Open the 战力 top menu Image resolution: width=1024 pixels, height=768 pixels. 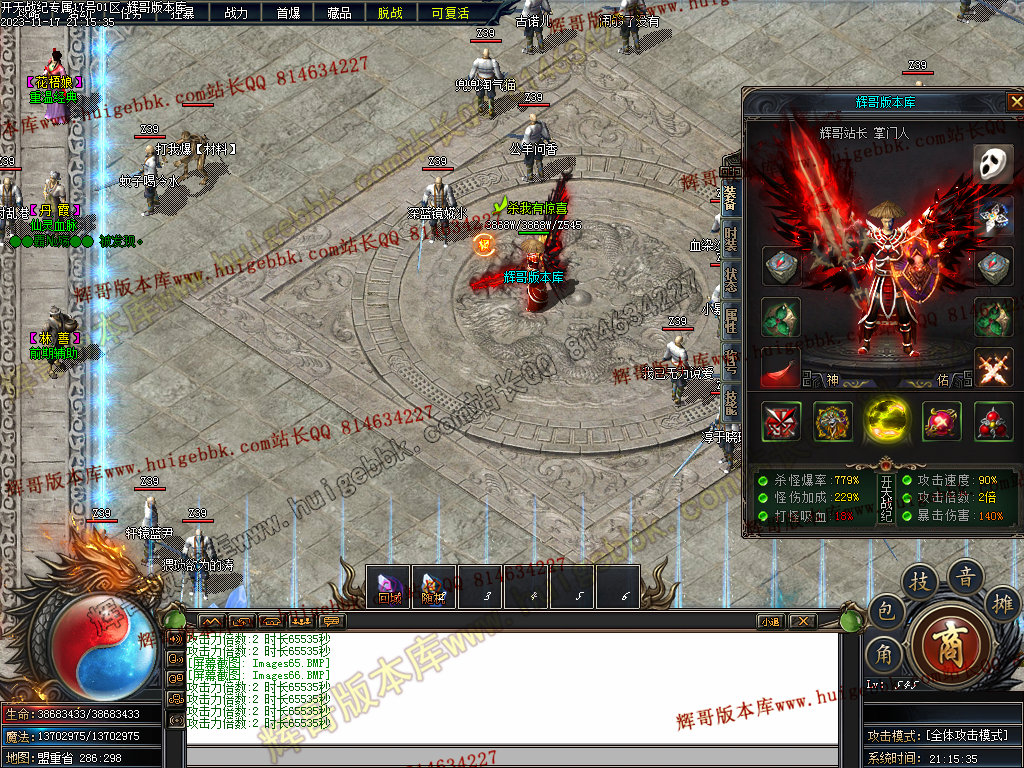236,13
